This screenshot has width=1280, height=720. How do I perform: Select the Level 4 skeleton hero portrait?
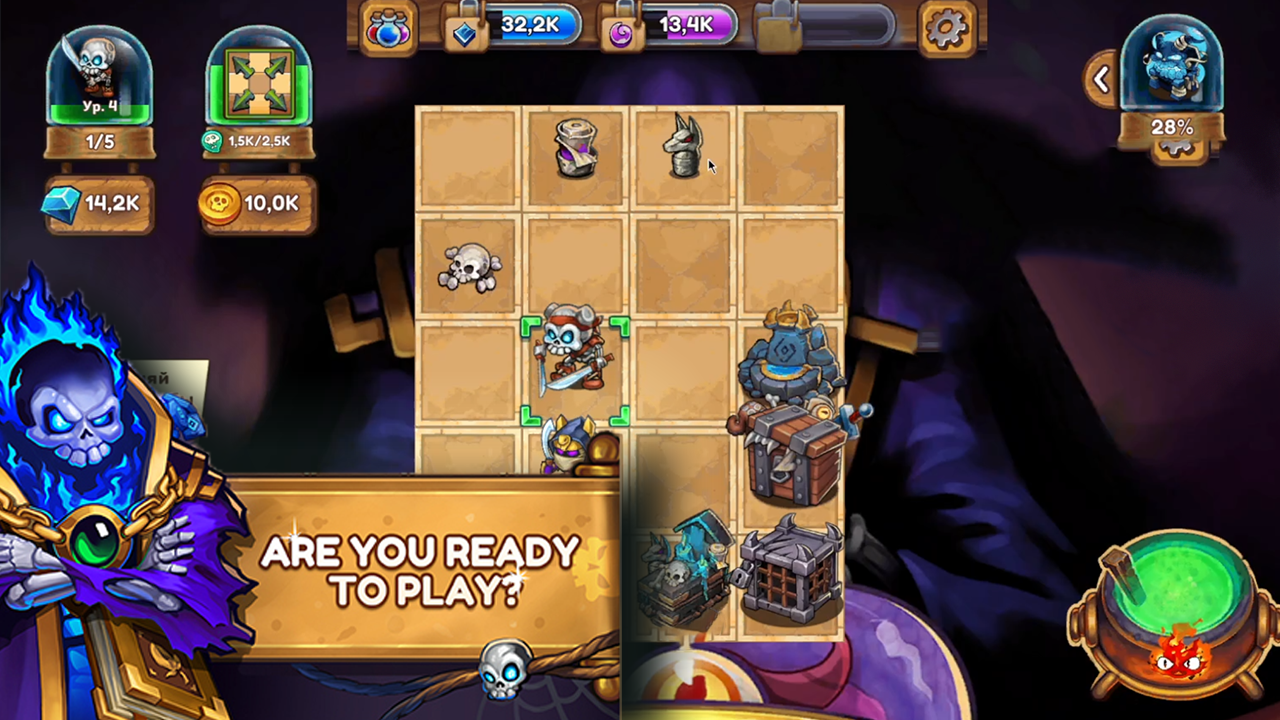tap(98, 75)
